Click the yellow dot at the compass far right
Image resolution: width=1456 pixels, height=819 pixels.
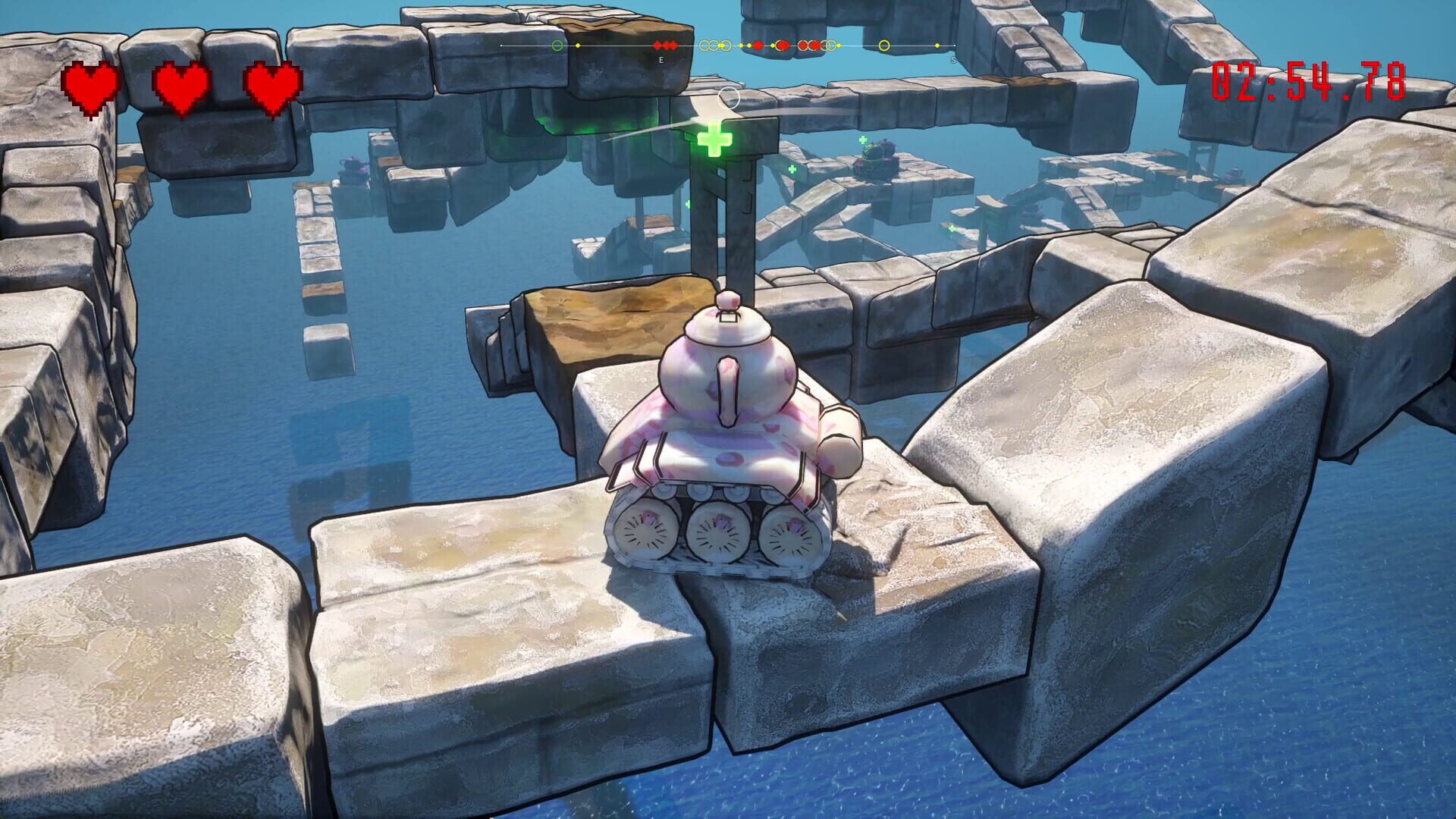[x=938, y=45]
